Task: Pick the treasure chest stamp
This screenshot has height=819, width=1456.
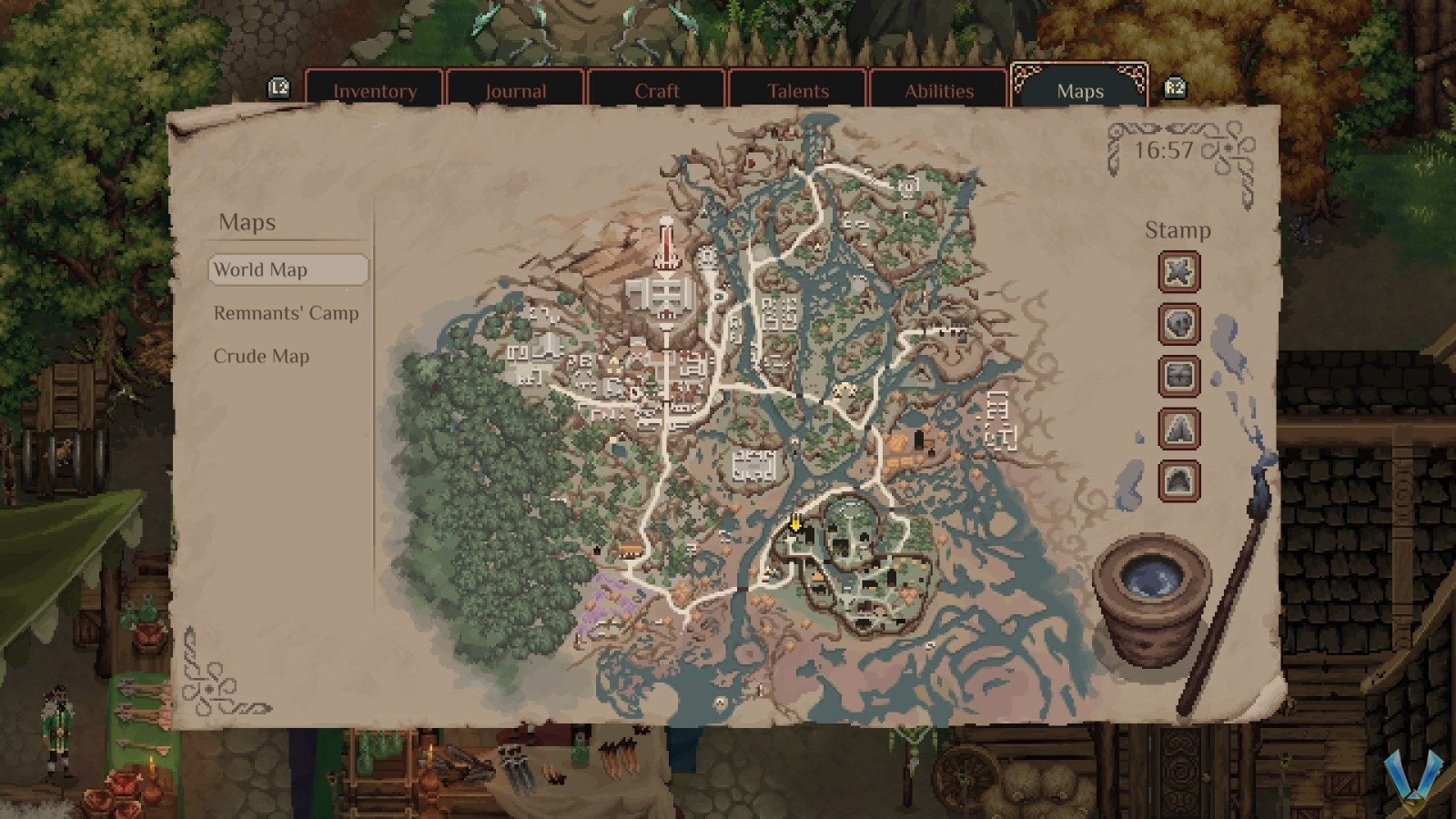Action: coord(1178,378)
